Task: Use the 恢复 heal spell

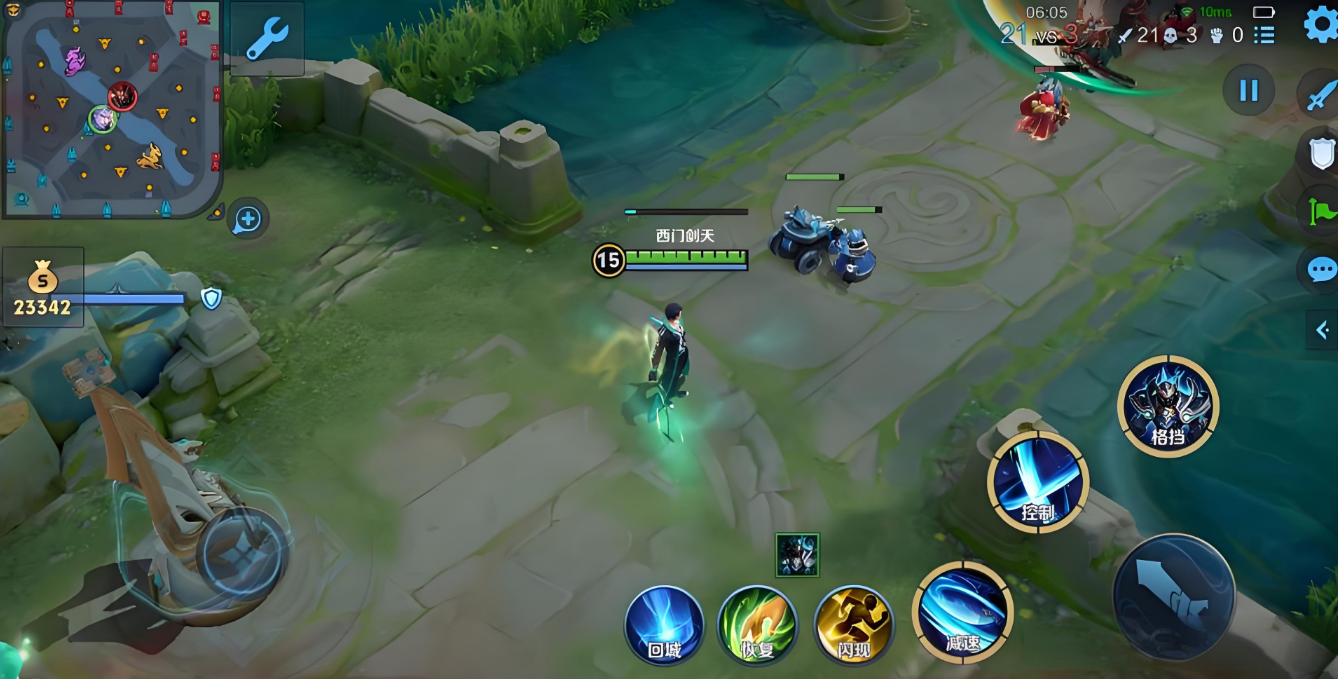Action: [757, 626]
